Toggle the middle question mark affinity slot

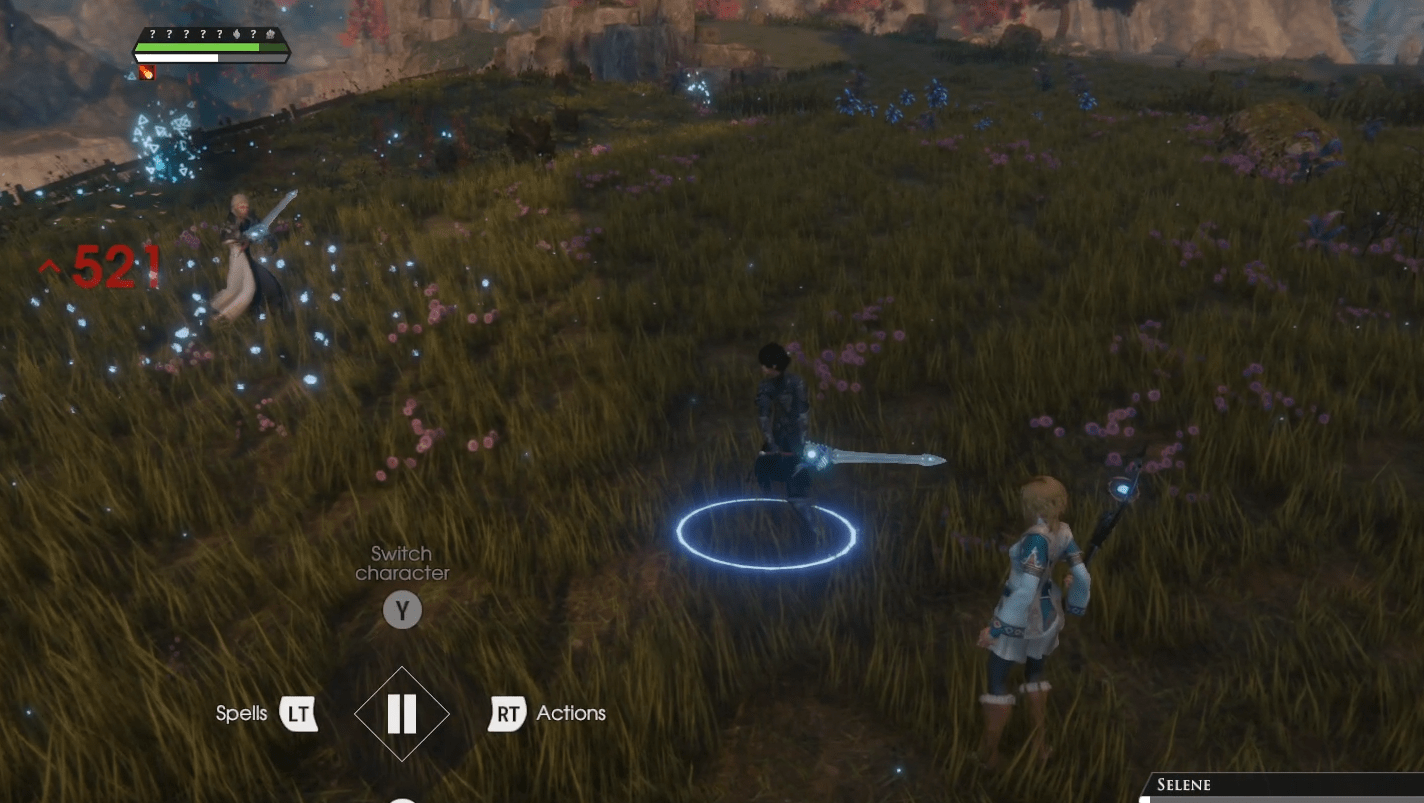point(186,34)
